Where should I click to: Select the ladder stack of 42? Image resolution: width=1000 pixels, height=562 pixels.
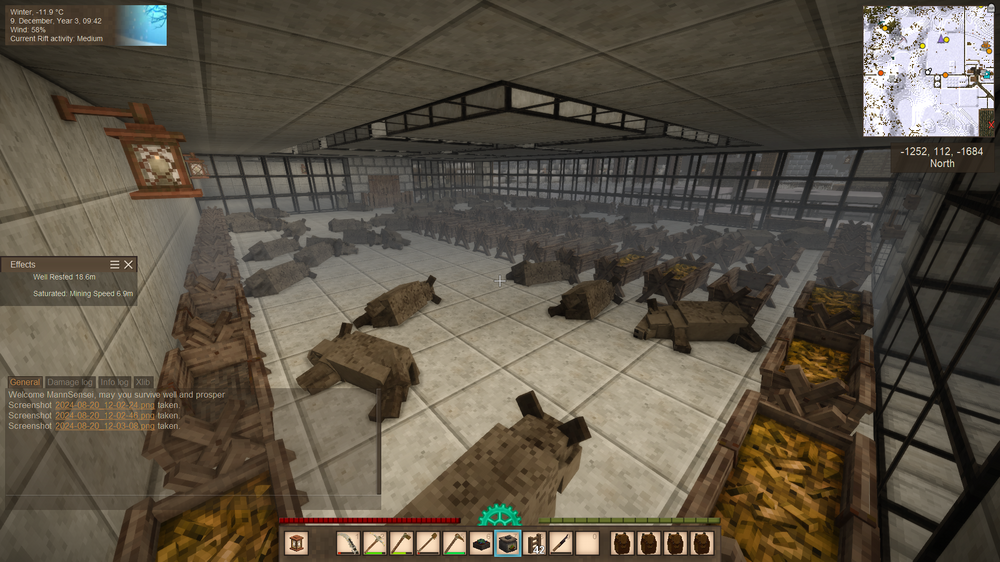(535, 543)
